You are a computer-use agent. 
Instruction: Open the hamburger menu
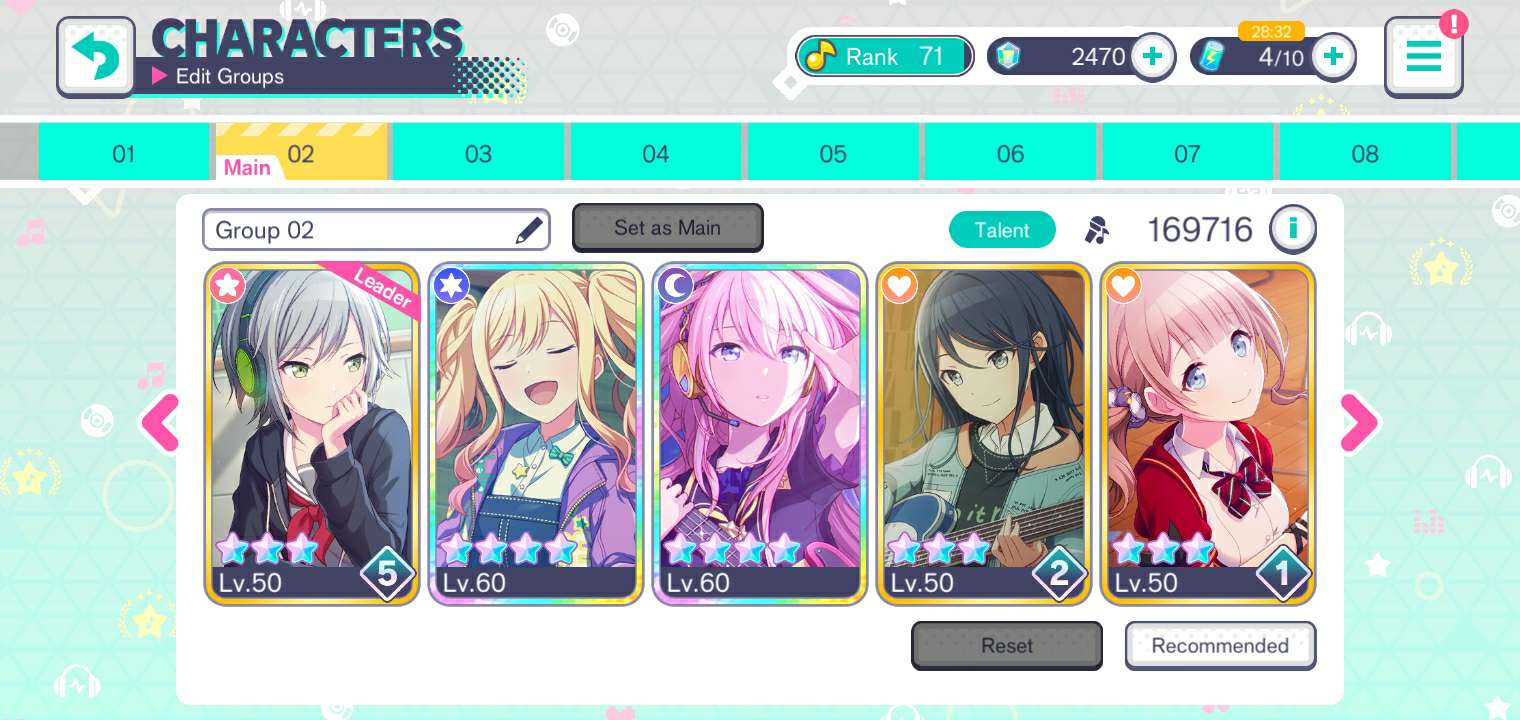pos(1423,57)
